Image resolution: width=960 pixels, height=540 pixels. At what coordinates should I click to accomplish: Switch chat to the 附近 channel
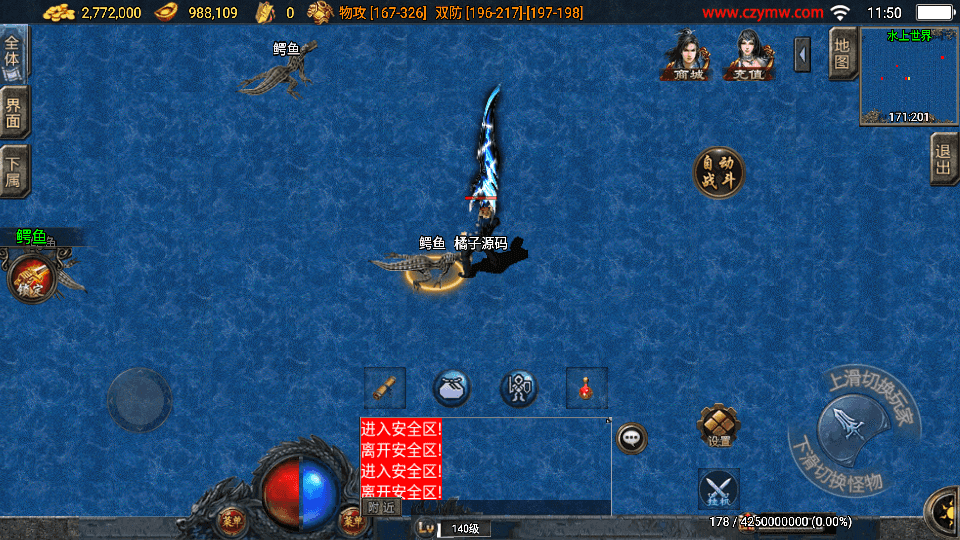[381, 507]
